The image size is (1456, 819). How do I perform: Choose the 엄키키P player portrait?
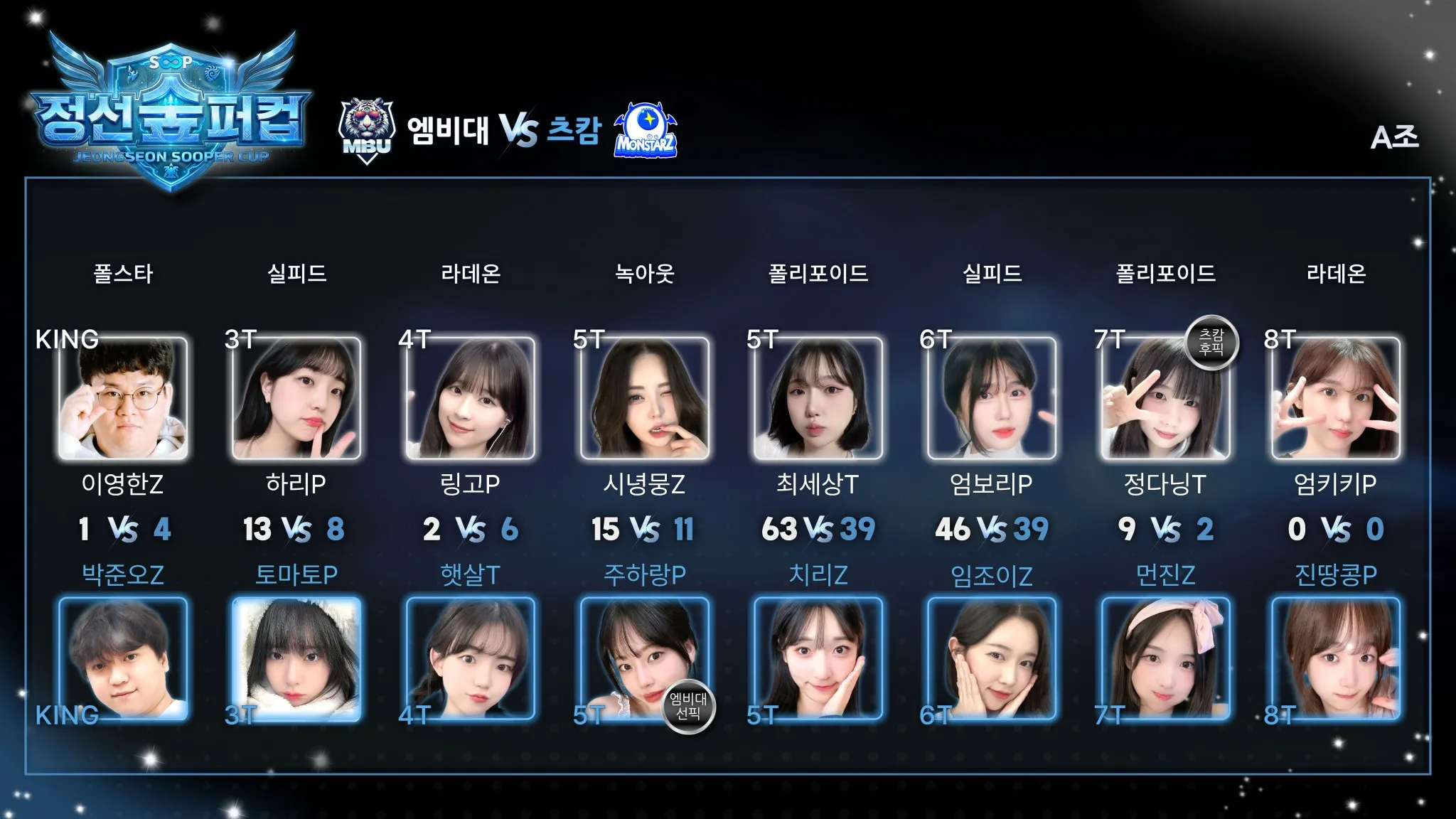tap(1335, 398)
